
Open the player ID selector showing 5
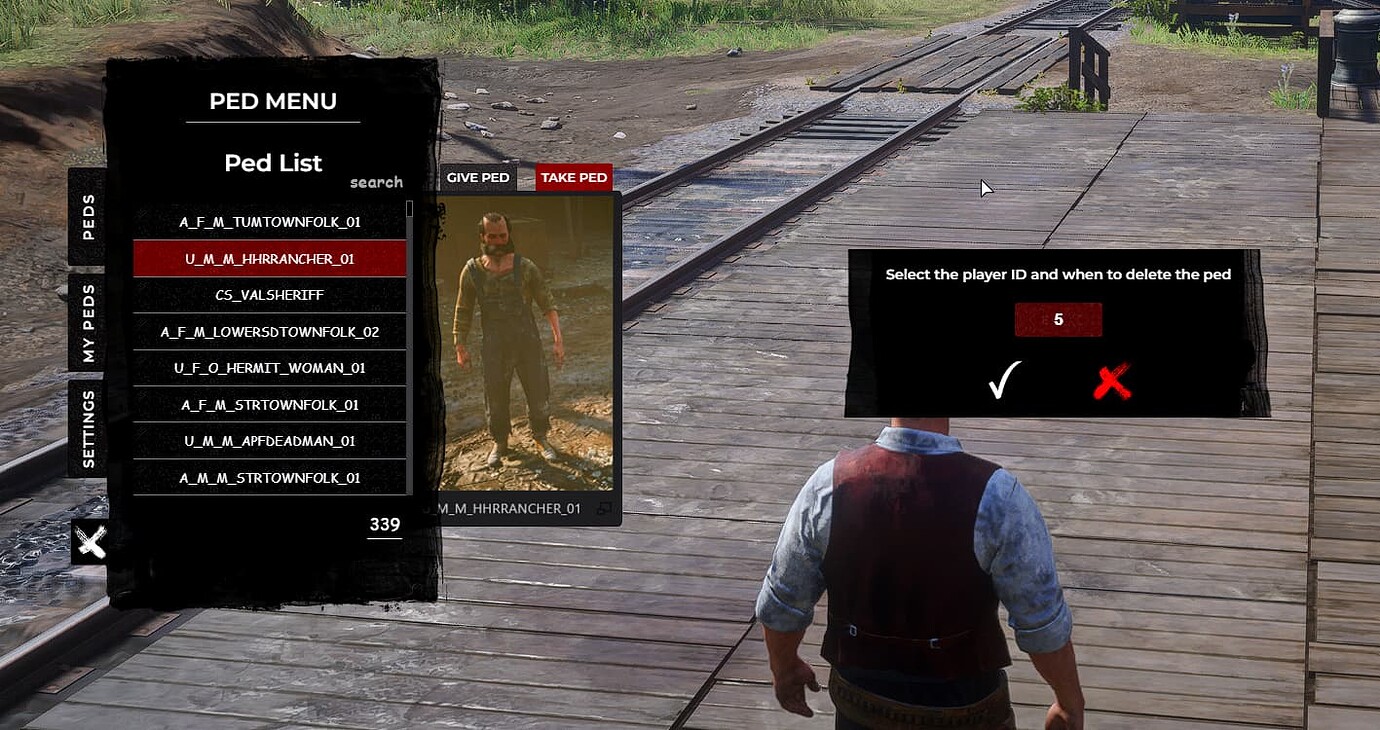coord(1059,319)
